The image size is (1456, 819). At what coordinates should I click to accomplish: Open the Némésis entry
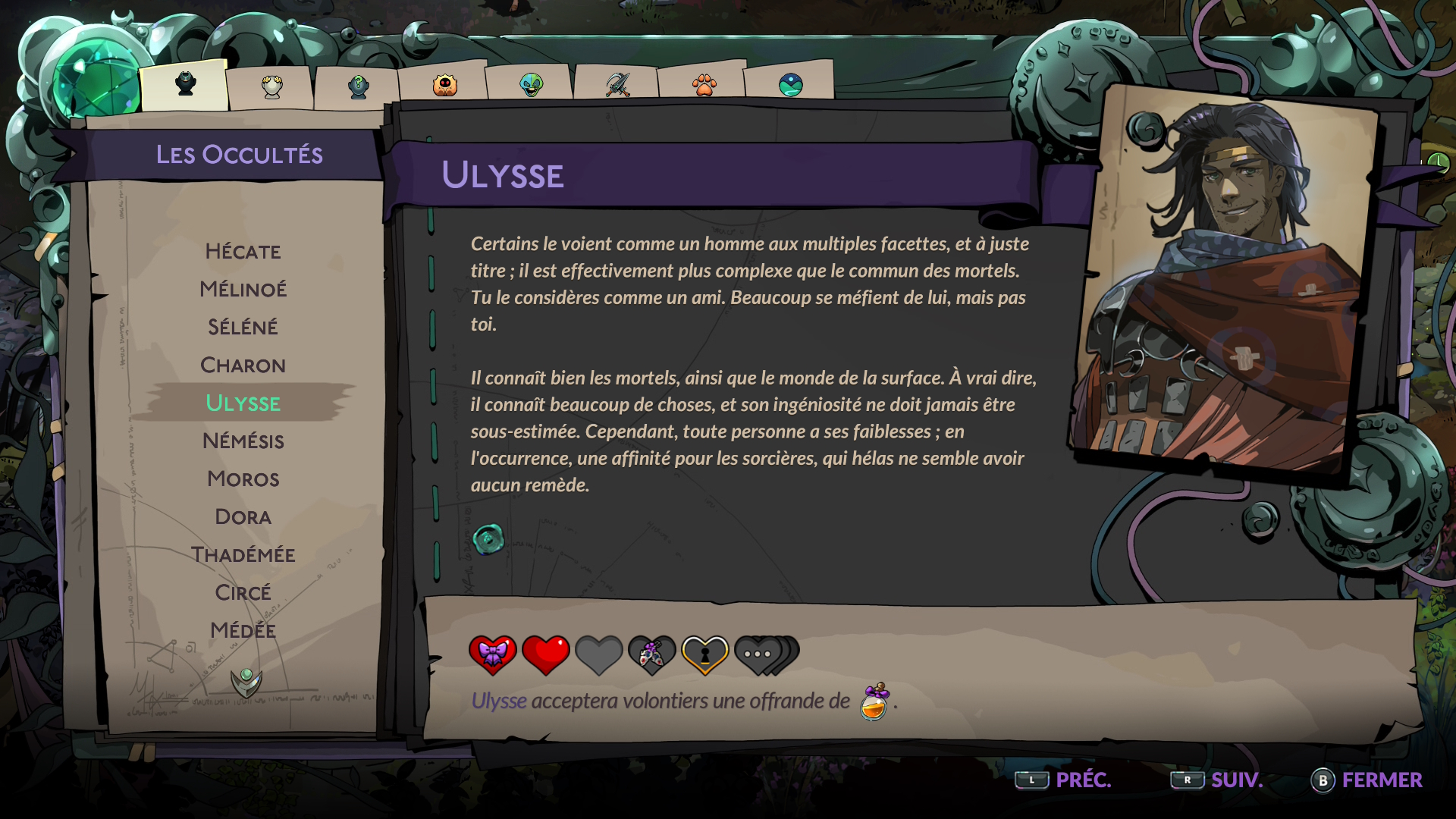243,441
